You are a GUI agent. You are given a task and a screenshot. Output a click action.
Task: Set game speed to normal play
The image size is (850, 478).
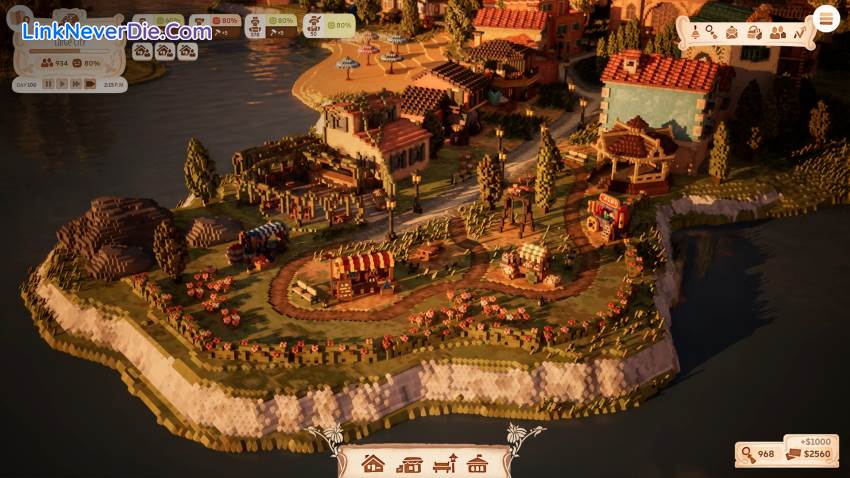coord(62,85)
